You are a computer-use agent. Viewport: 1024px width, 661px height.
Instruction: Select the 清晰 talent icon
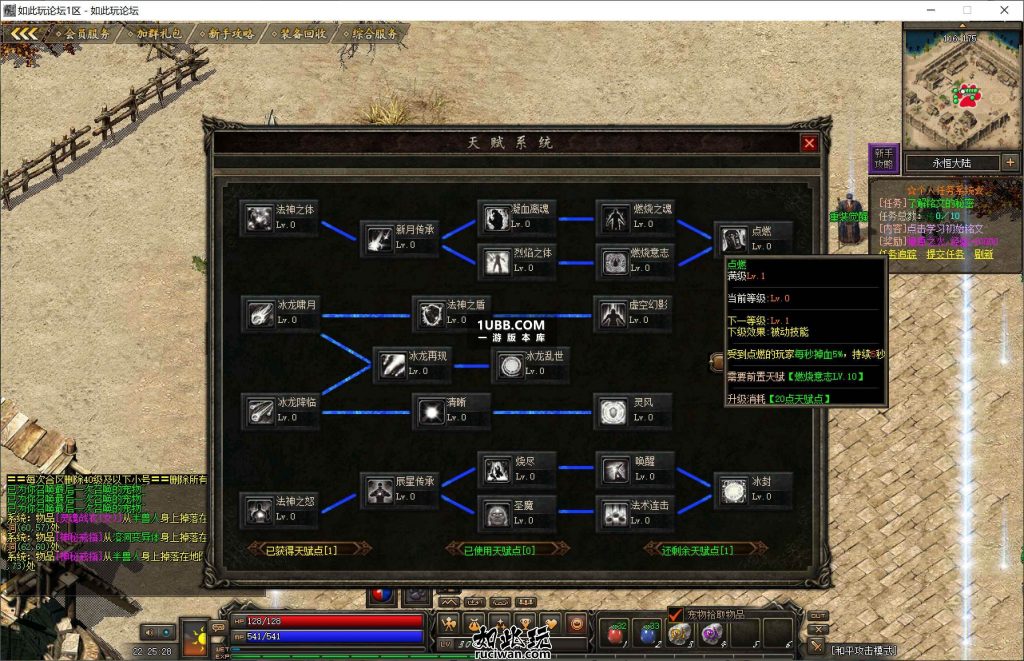[x=432, y=411]
